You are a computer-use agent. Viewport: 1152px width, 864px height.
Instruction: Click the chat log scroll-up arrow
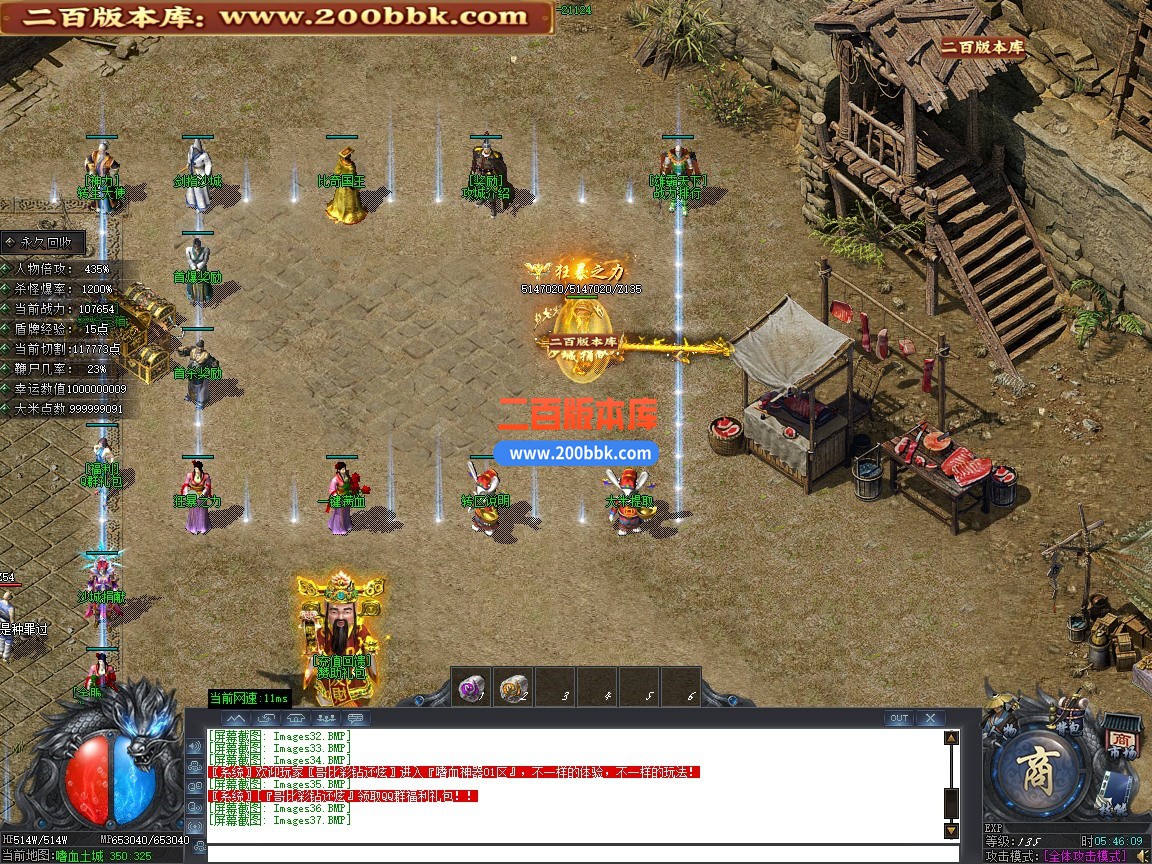pyautogui.click(x=951, y=738)
